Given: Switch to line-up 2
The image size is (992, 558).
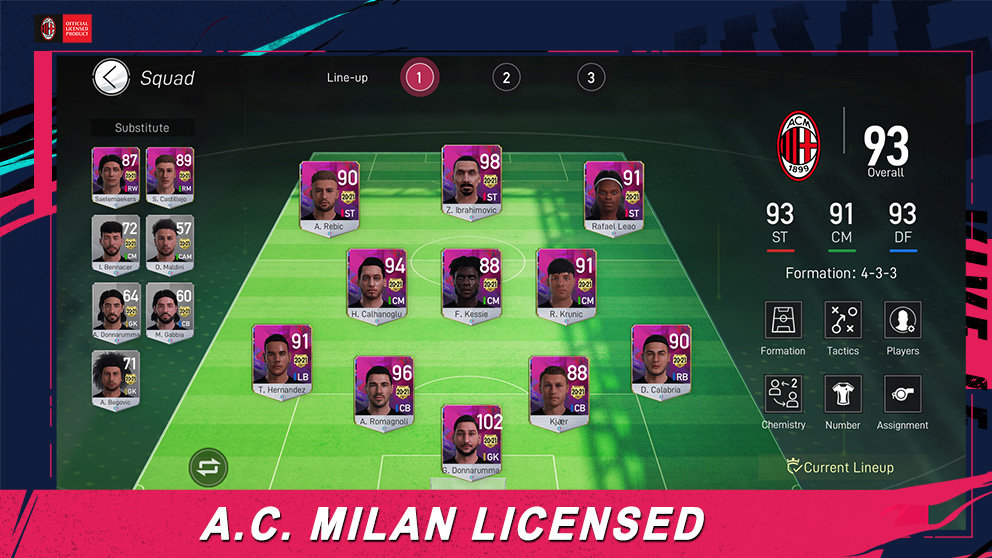Looking at the screenshot, I should pyautogui.click(x=506, y=77).
